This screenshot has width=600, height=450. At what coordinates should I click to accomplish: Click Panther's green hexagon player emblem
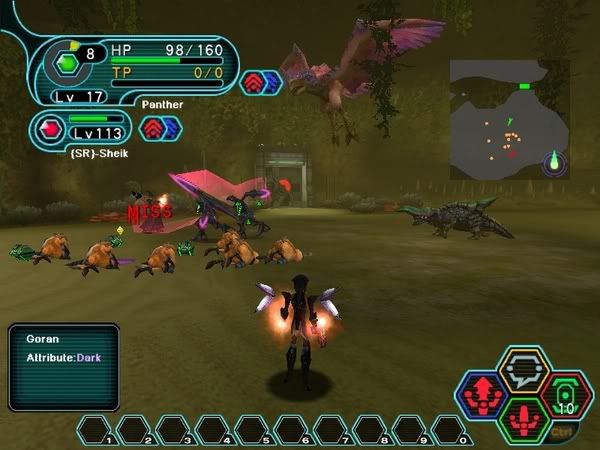coord(67,62)
